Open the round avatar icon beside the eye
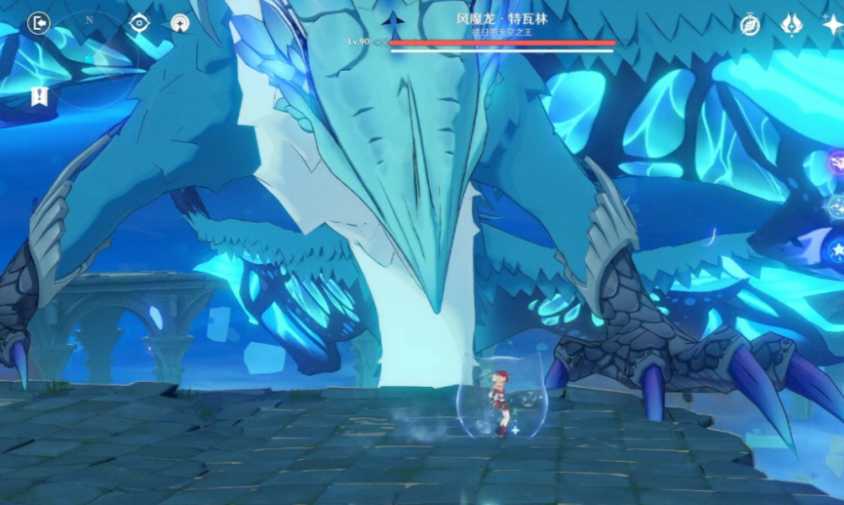The width and height of the screenshot is (844, 505). pyautogui.click(x=180, y=23)
